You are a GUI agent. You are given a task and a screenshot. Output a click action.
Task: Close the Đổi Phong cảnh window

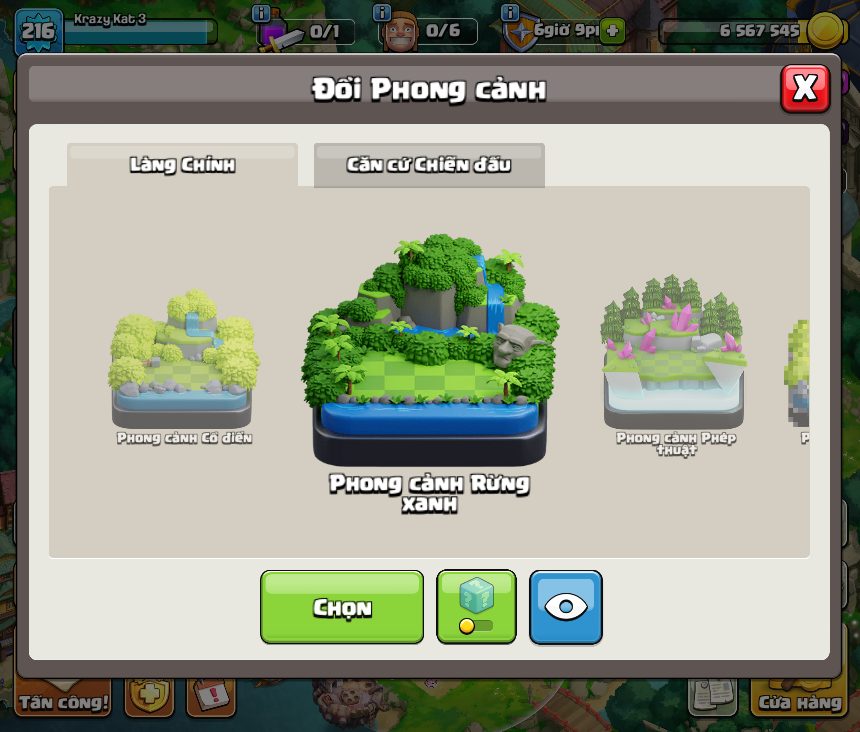[804, 89]
